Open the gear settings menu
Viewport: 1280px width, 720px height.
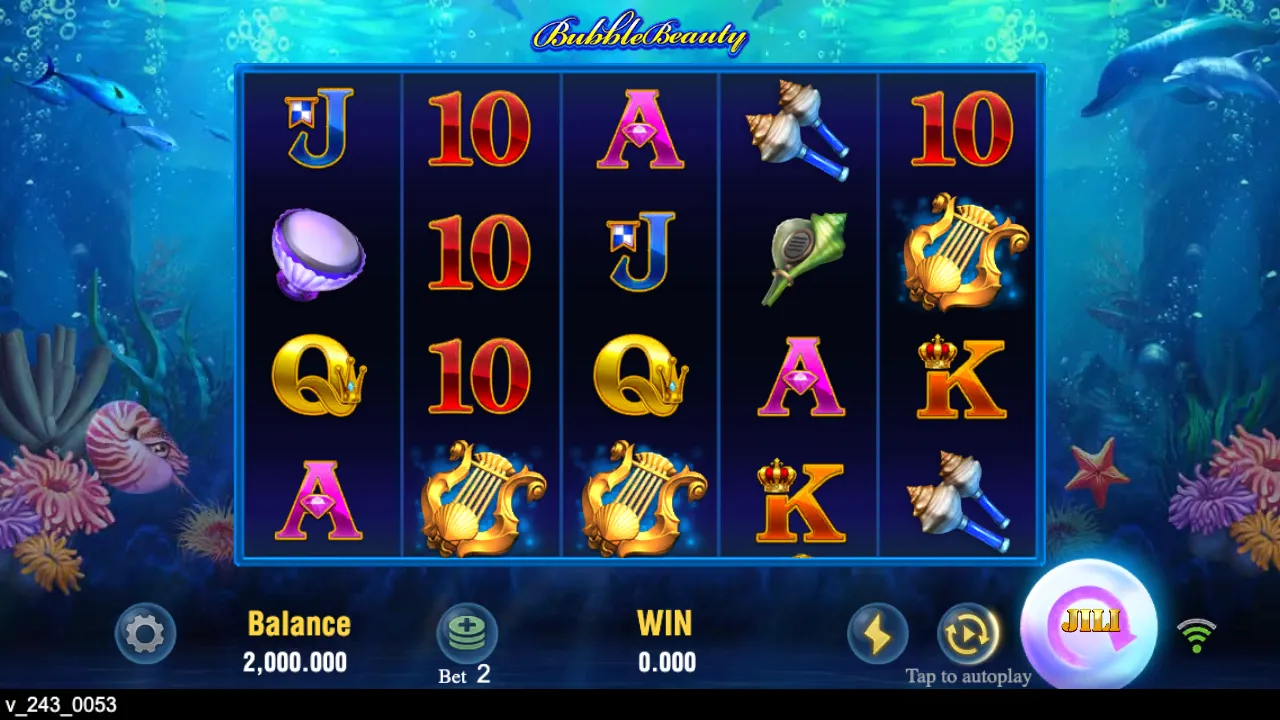tap(146, 633)
